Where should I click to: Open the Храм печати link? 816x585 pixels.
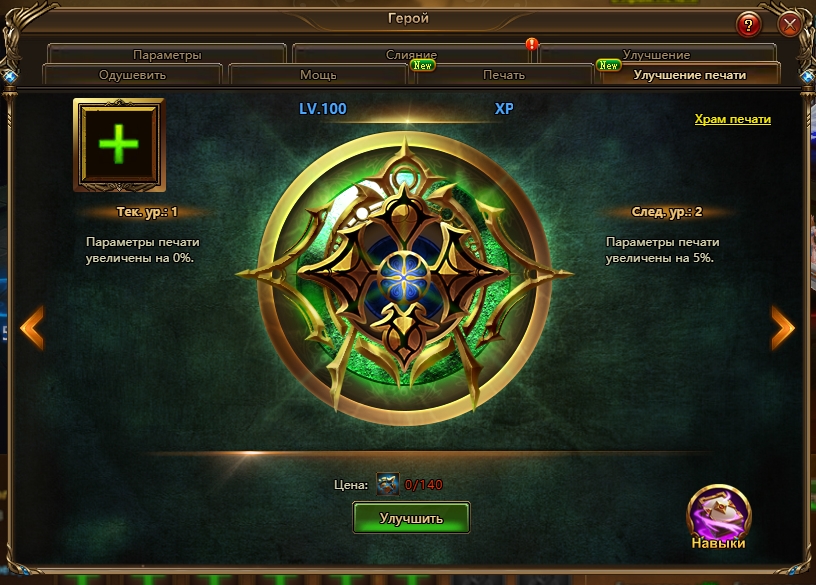(x=733, y=119)
